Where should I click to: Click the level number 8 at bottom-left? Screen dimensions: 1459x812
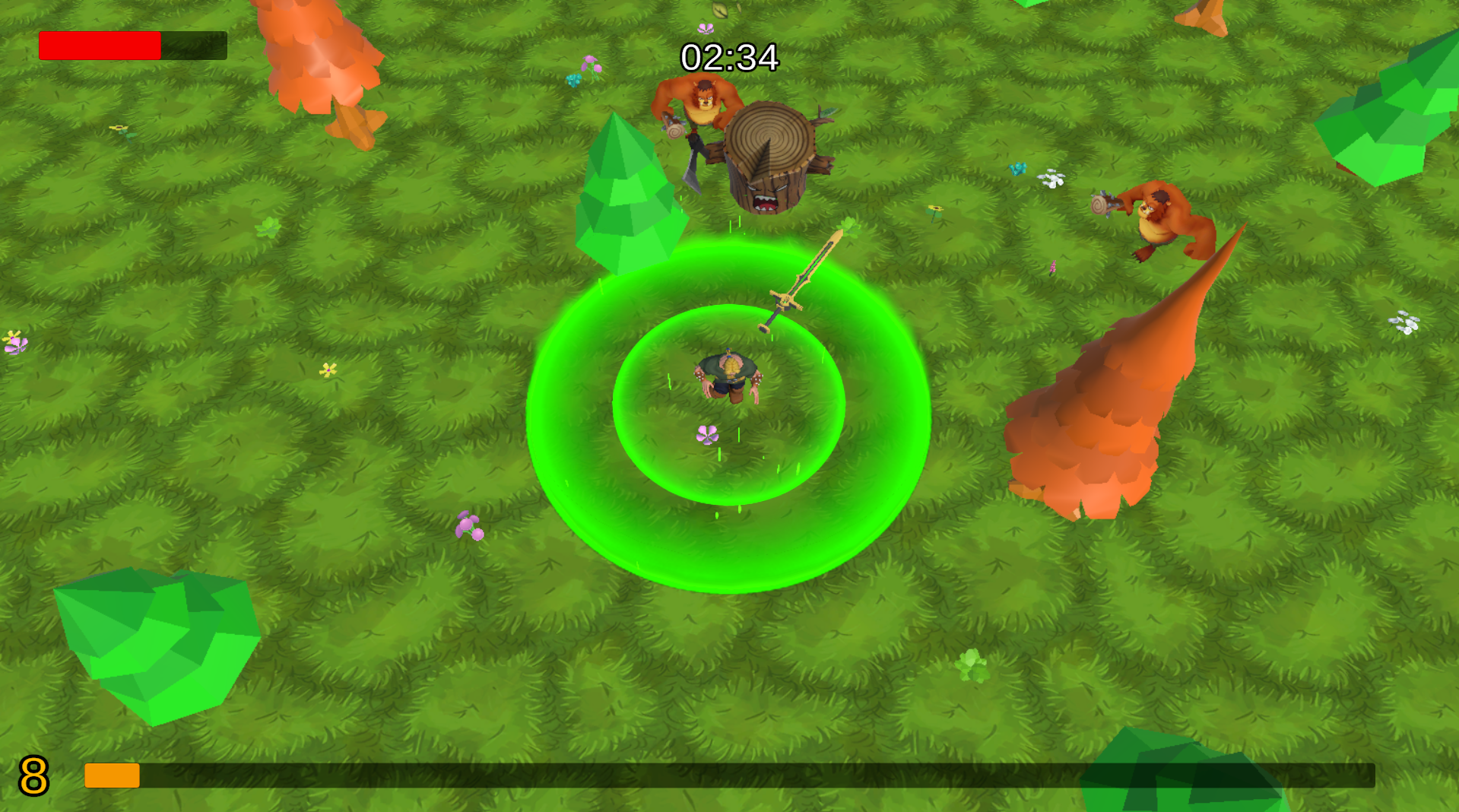32,776
